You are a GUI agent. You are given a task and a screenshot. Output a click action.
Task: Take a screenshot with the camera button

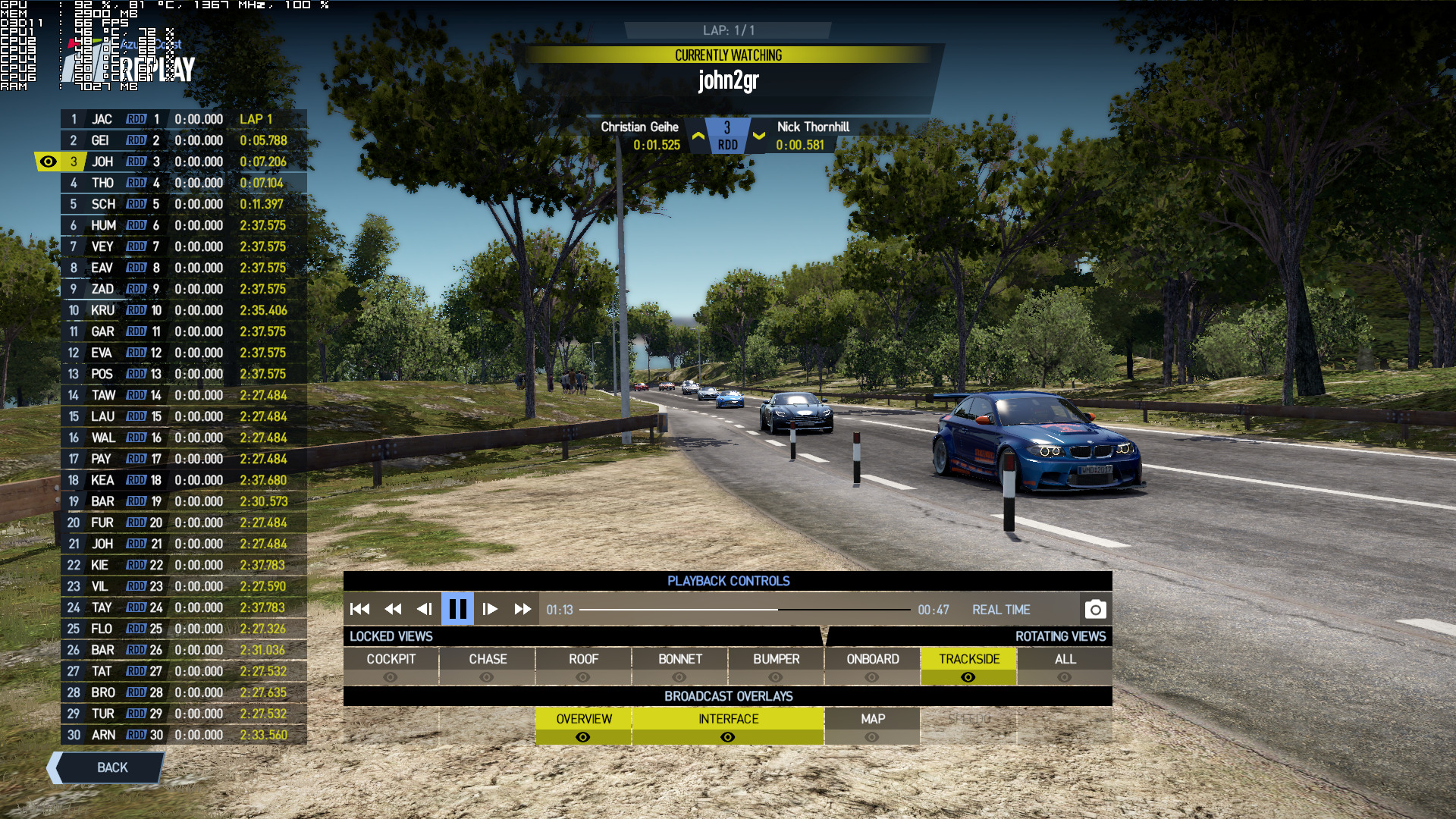[1095, 609]
